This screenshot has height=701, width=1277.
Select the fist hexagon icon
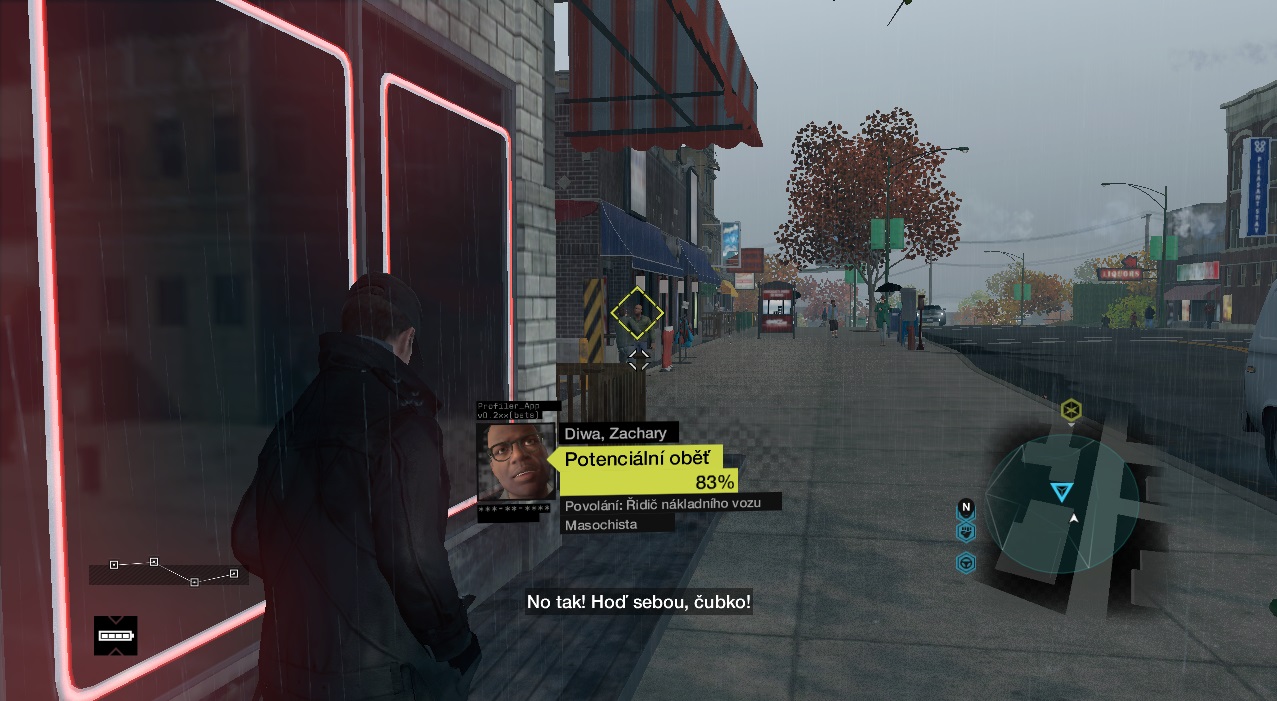point(966,532)
